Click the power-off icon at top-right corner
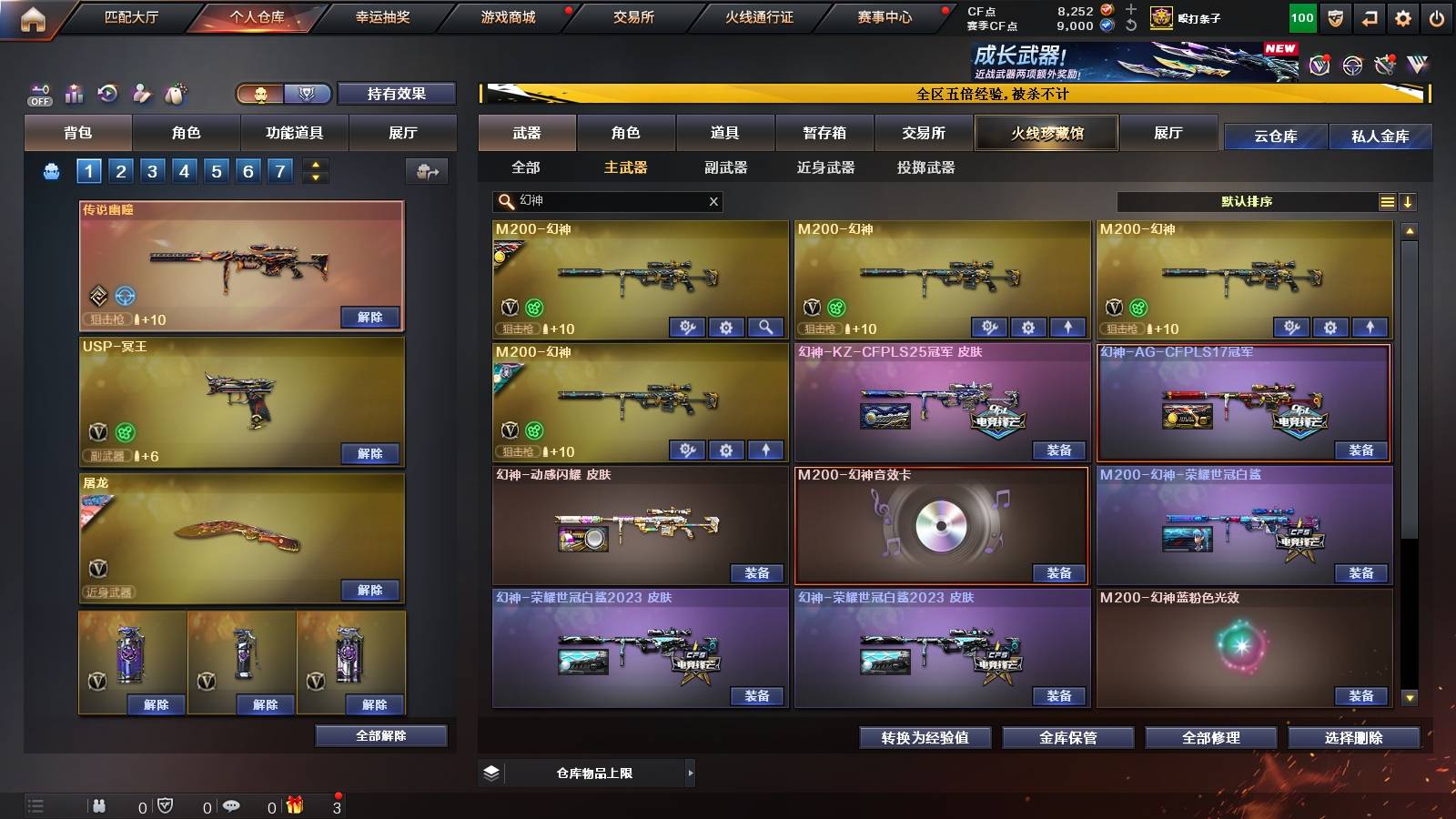 point(1436,16)
